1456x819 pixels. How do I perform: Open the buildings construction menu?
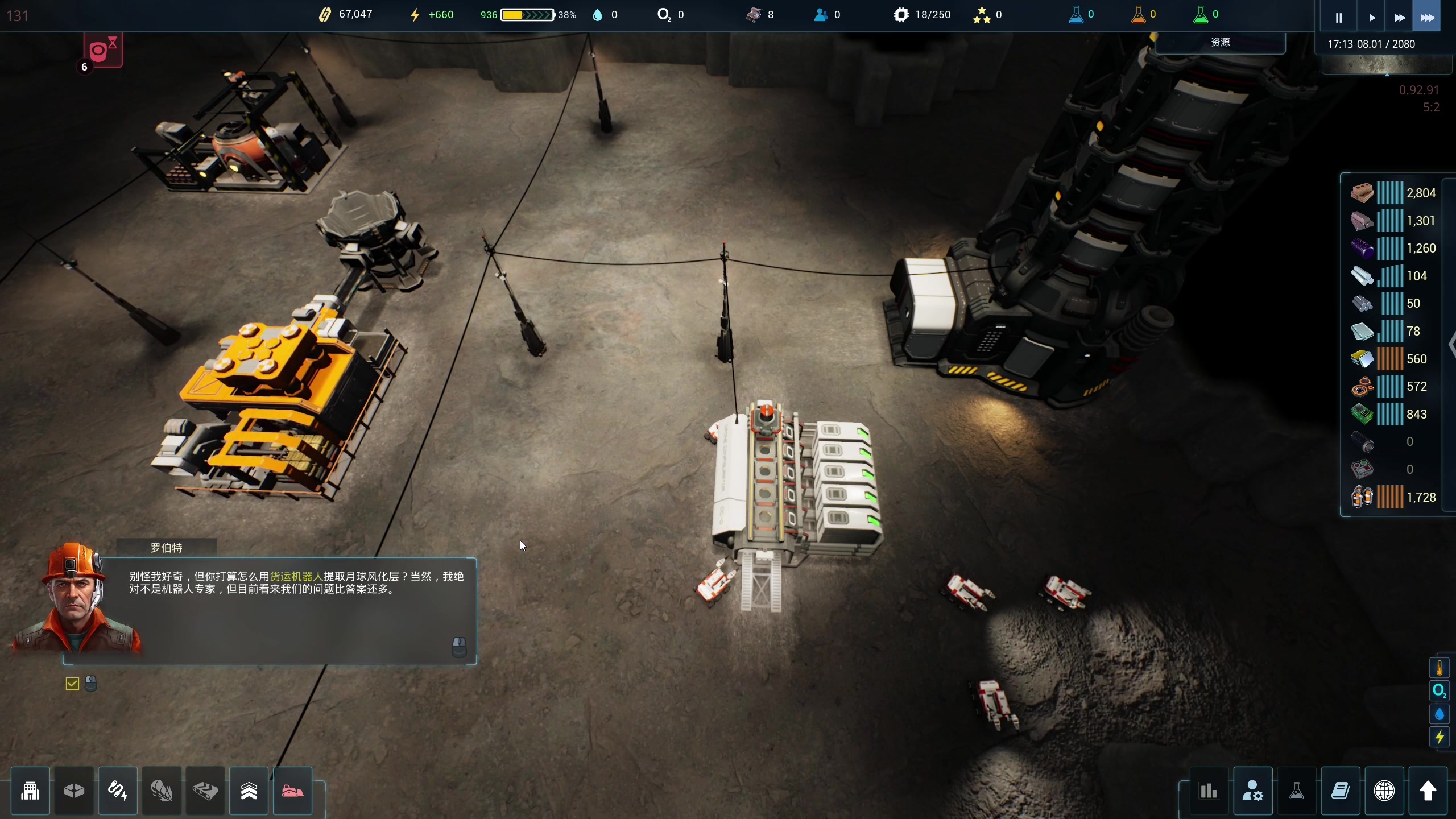click(30, 791)
